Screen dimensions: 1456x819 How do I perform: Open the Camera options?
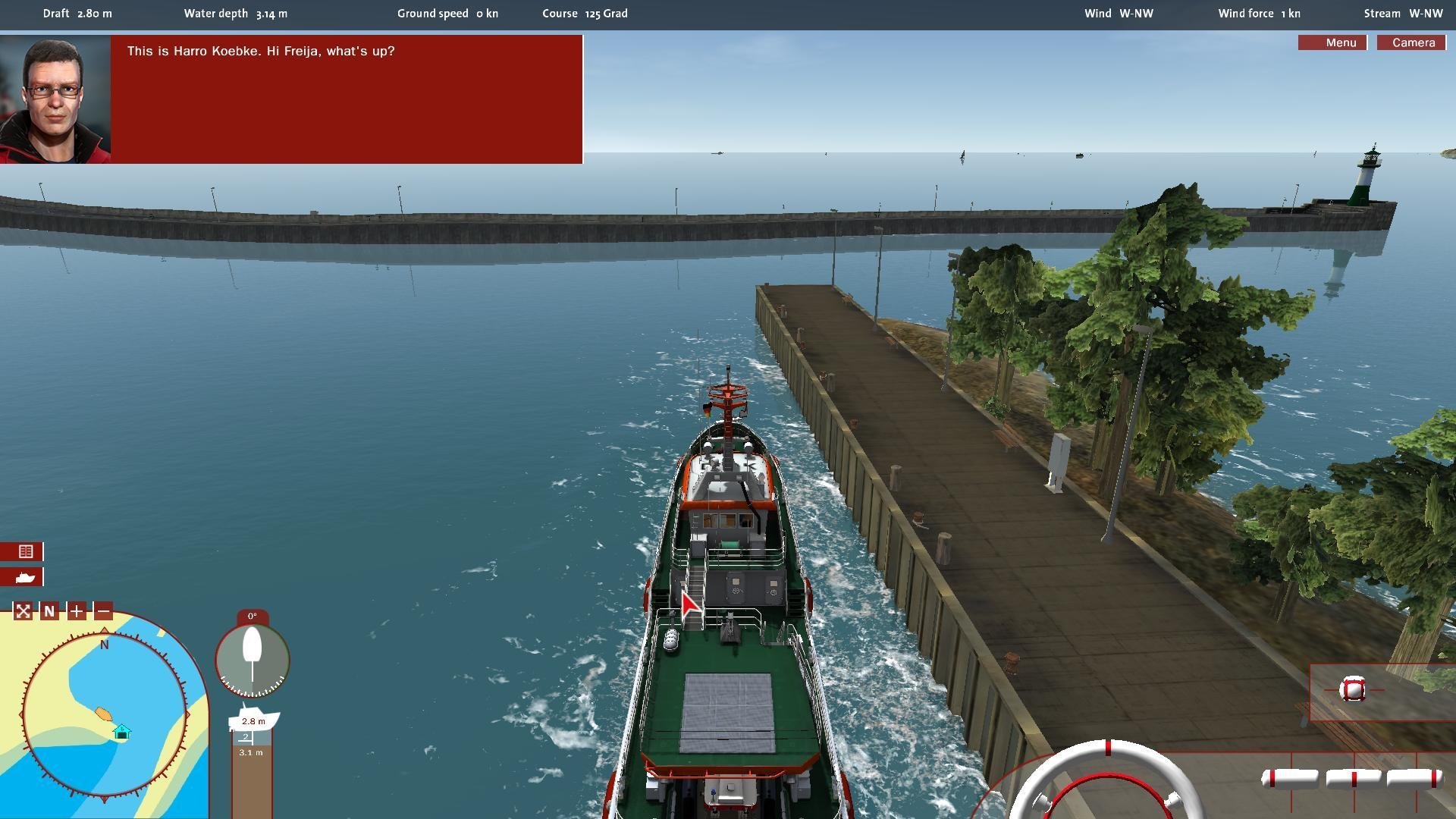(x=1412, y=42)
